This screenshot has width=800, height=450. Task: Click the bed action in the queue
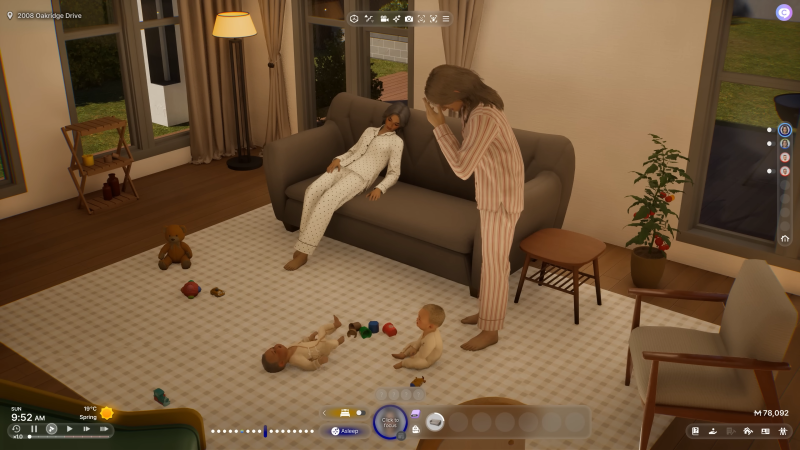pyautogui.click(x=434, y=422)
